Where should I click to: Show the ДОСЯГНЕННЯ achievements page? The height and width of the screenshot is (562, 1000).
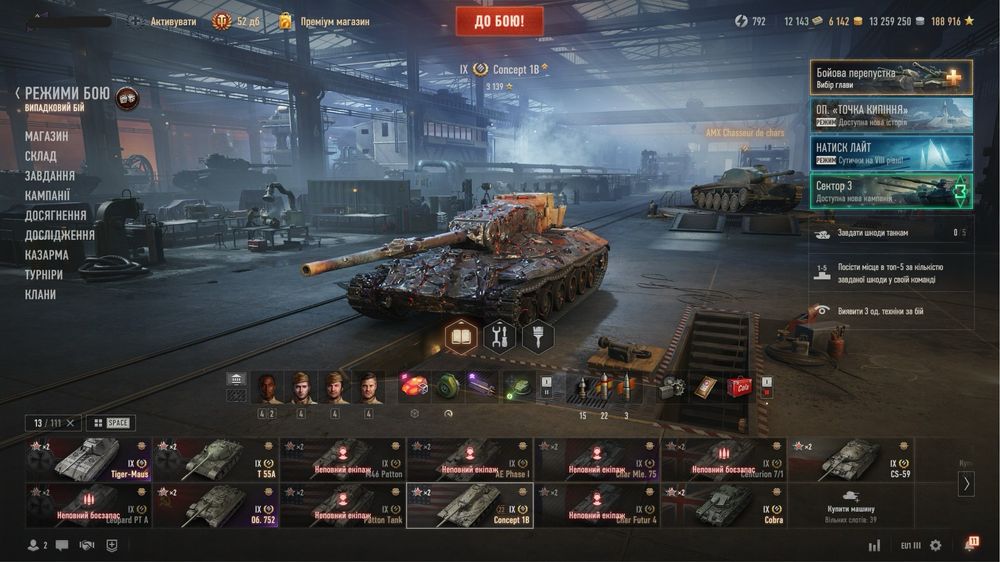click(x=56, y=215)
